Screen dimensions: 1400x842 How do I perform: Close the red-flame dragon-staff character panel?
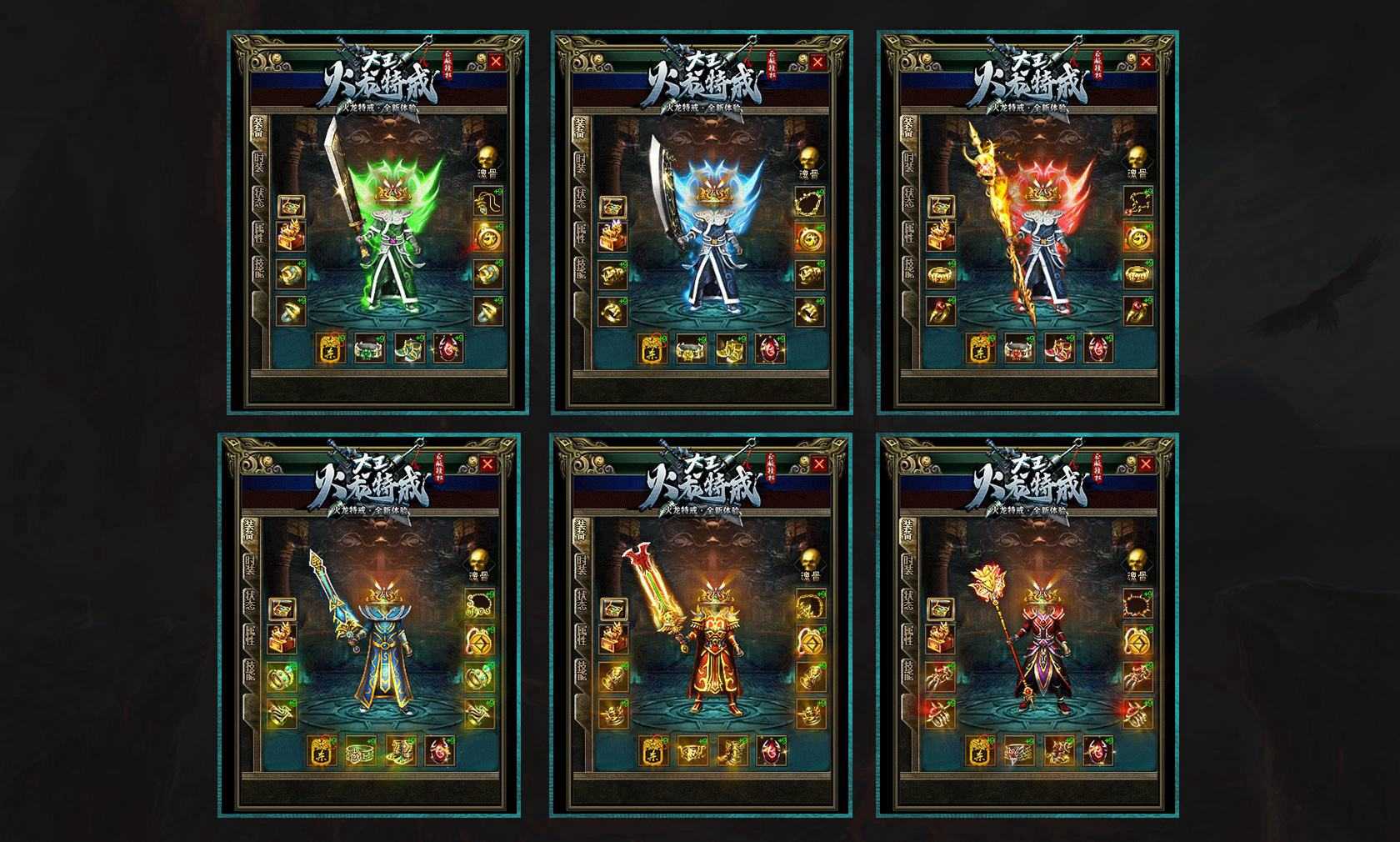click(1146, 61)
